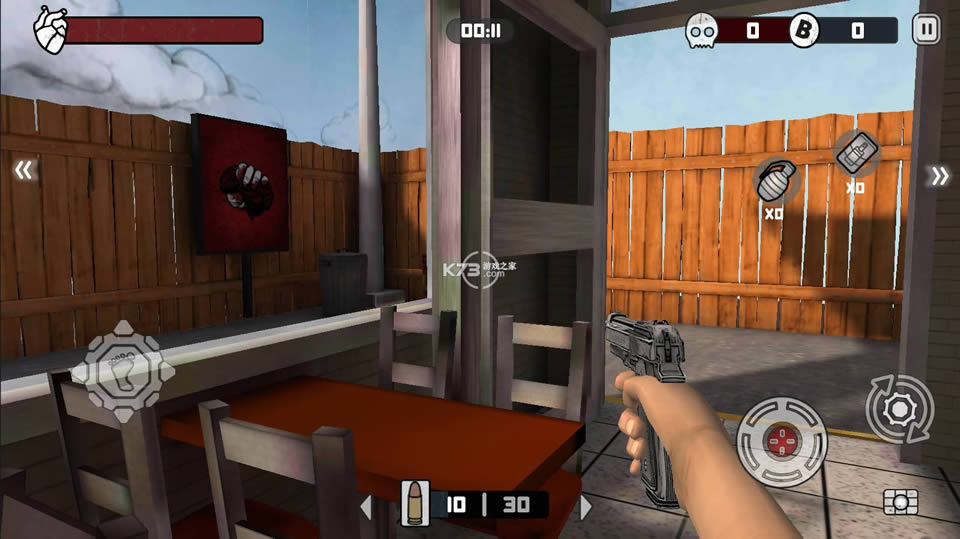Pause the game with the pause button
Screen dimensions: 960x539
click(x=926, y=30)
